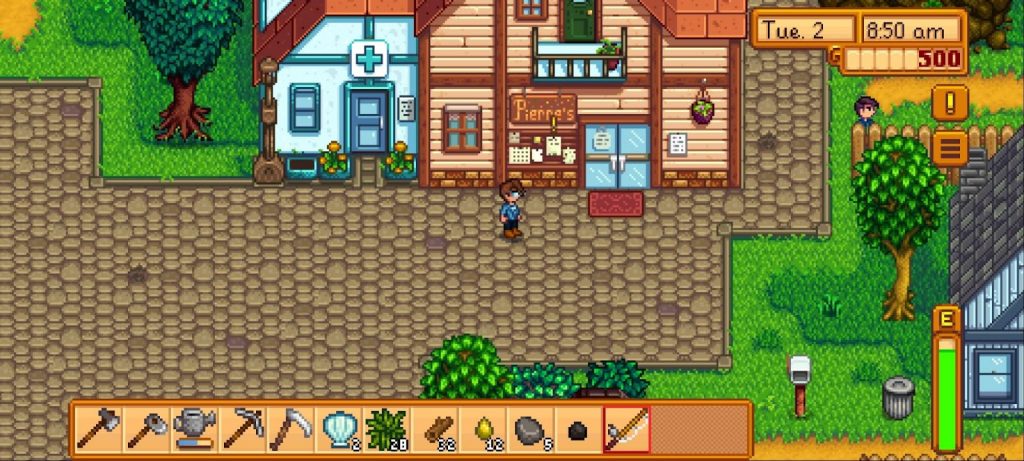Screen dimensions: 1024x461
Task: Switch to the scythe
Action: 290,429
